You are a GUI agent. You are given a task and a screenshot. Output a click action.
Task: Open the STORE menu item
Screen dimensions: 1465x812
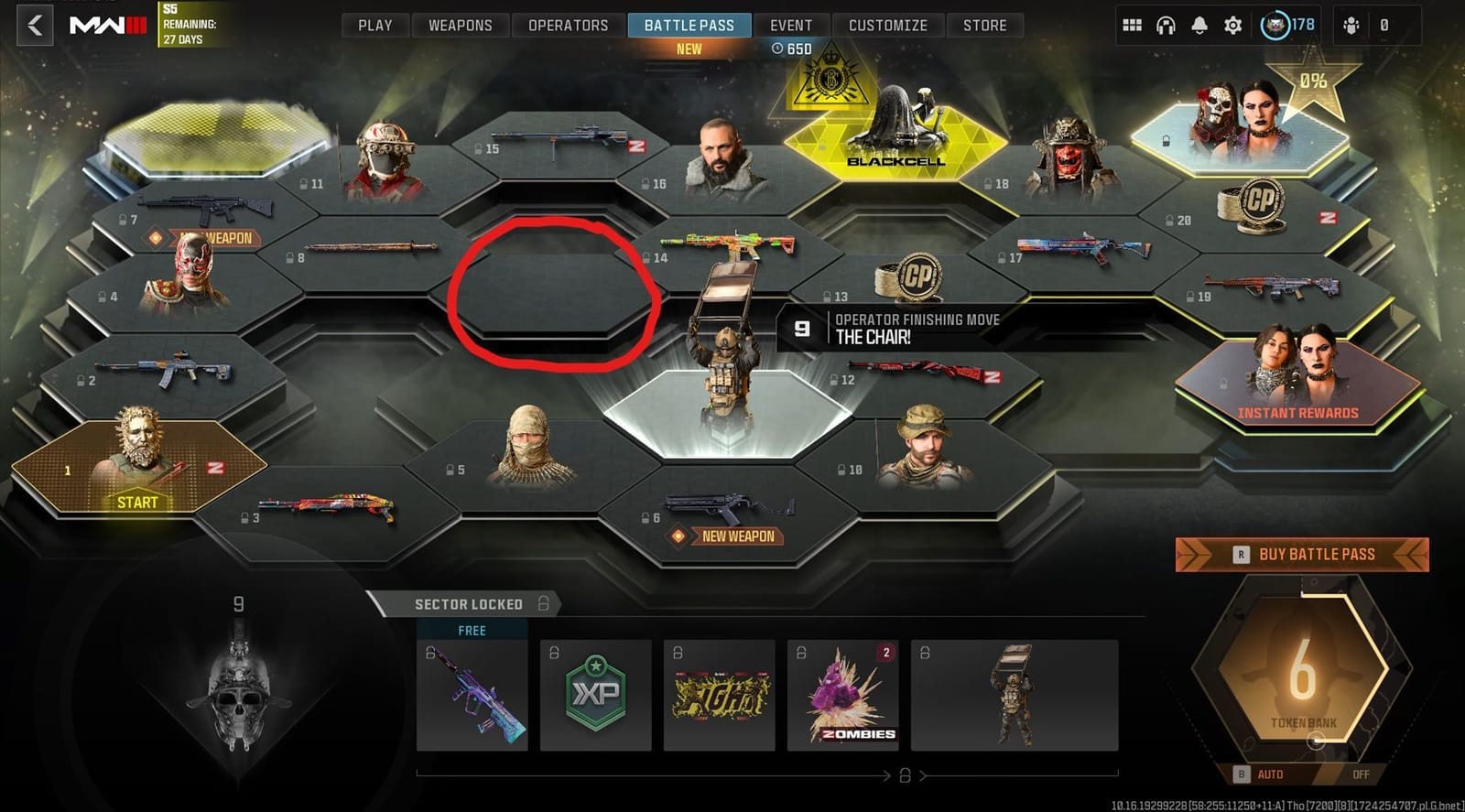click(985, 25)
